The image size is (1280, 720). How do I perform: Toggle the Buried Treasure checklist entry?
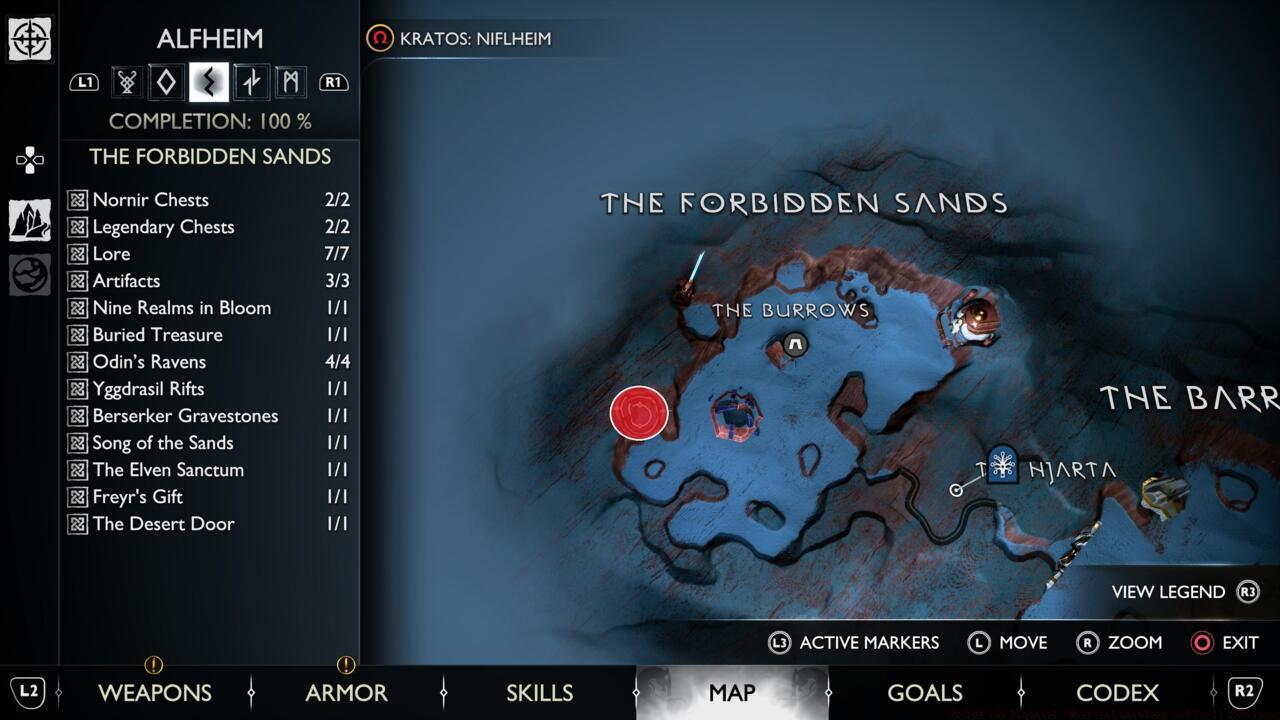[x=156, y=335]
